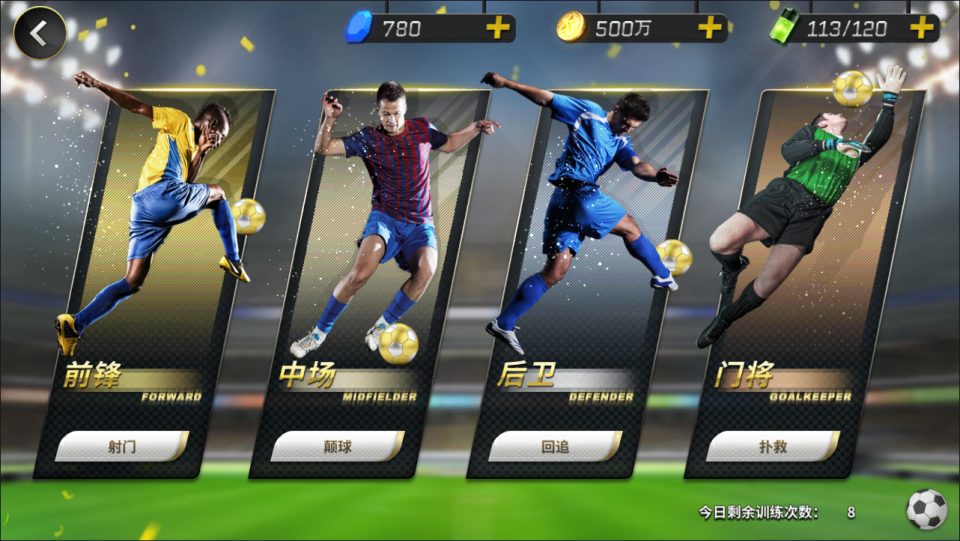Add more blue gems with plus button
960x541 pixels.
[x=497, y=28]
